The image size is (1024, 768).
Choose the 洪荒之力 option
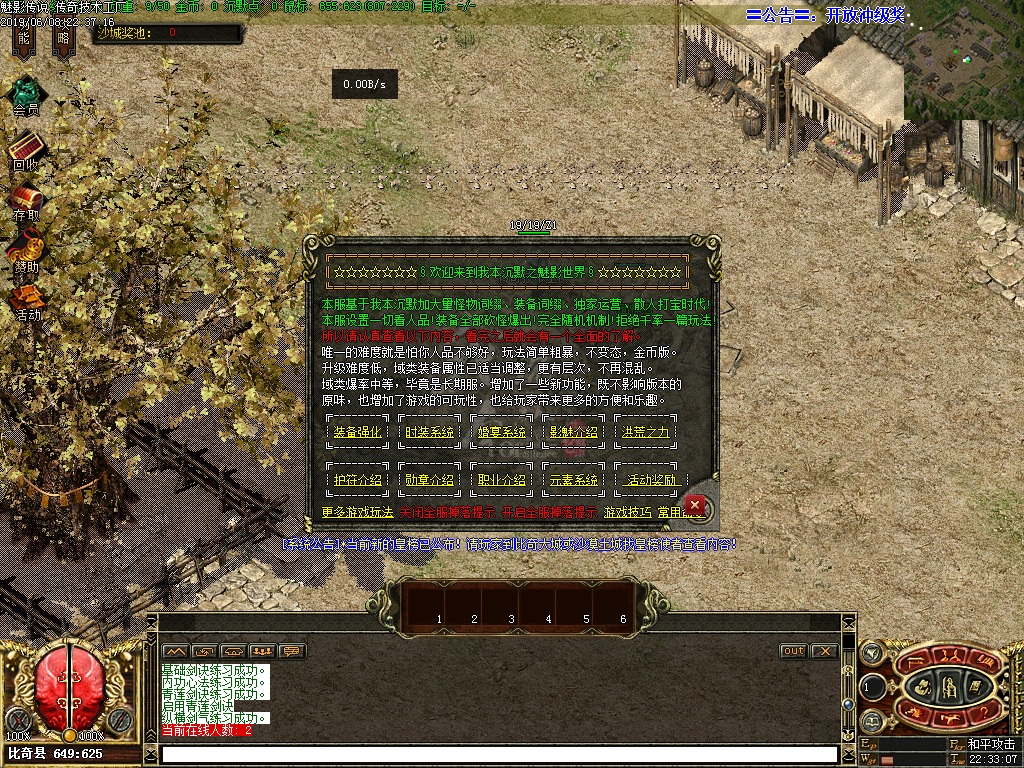click(x=646, y=432)
